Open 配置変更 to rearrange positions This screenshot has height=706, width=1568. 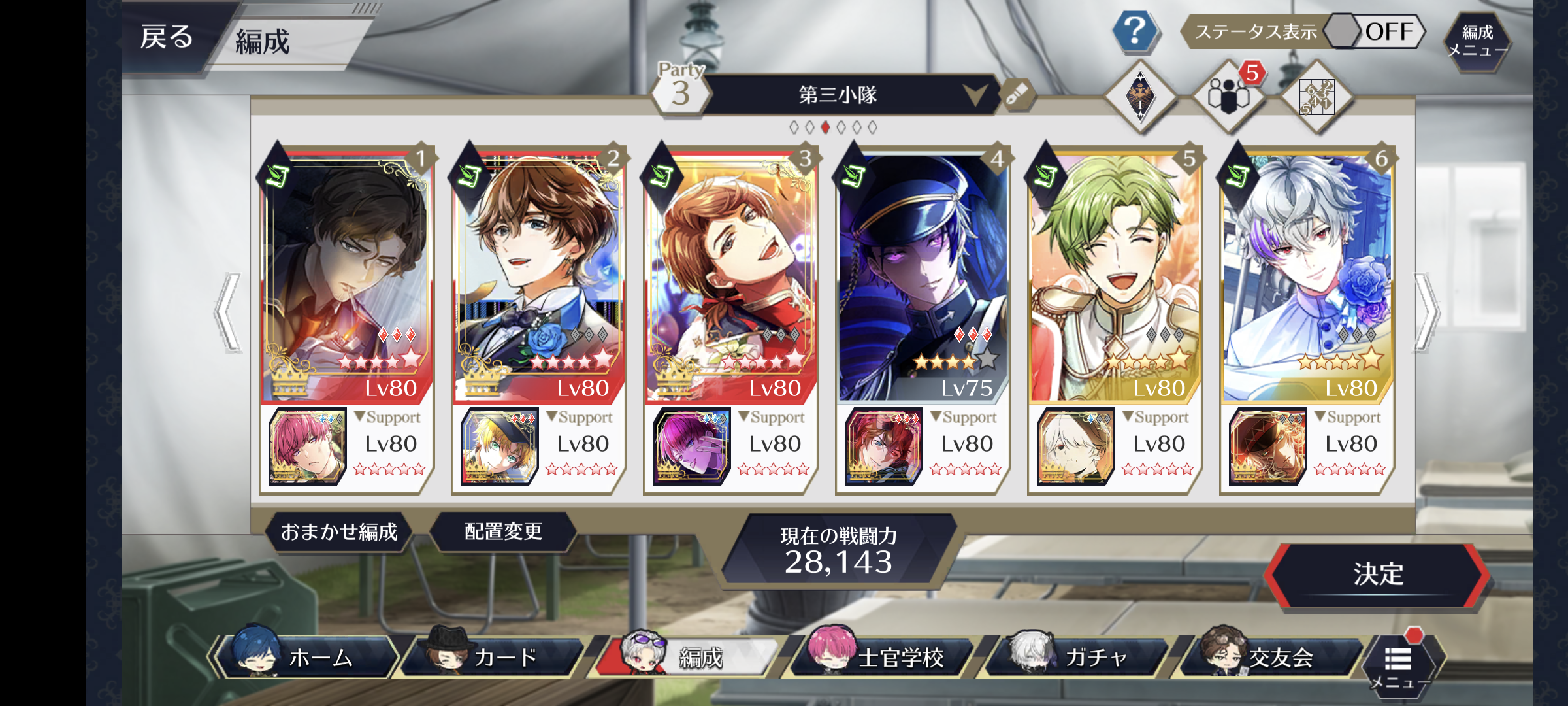coord(503,532)
